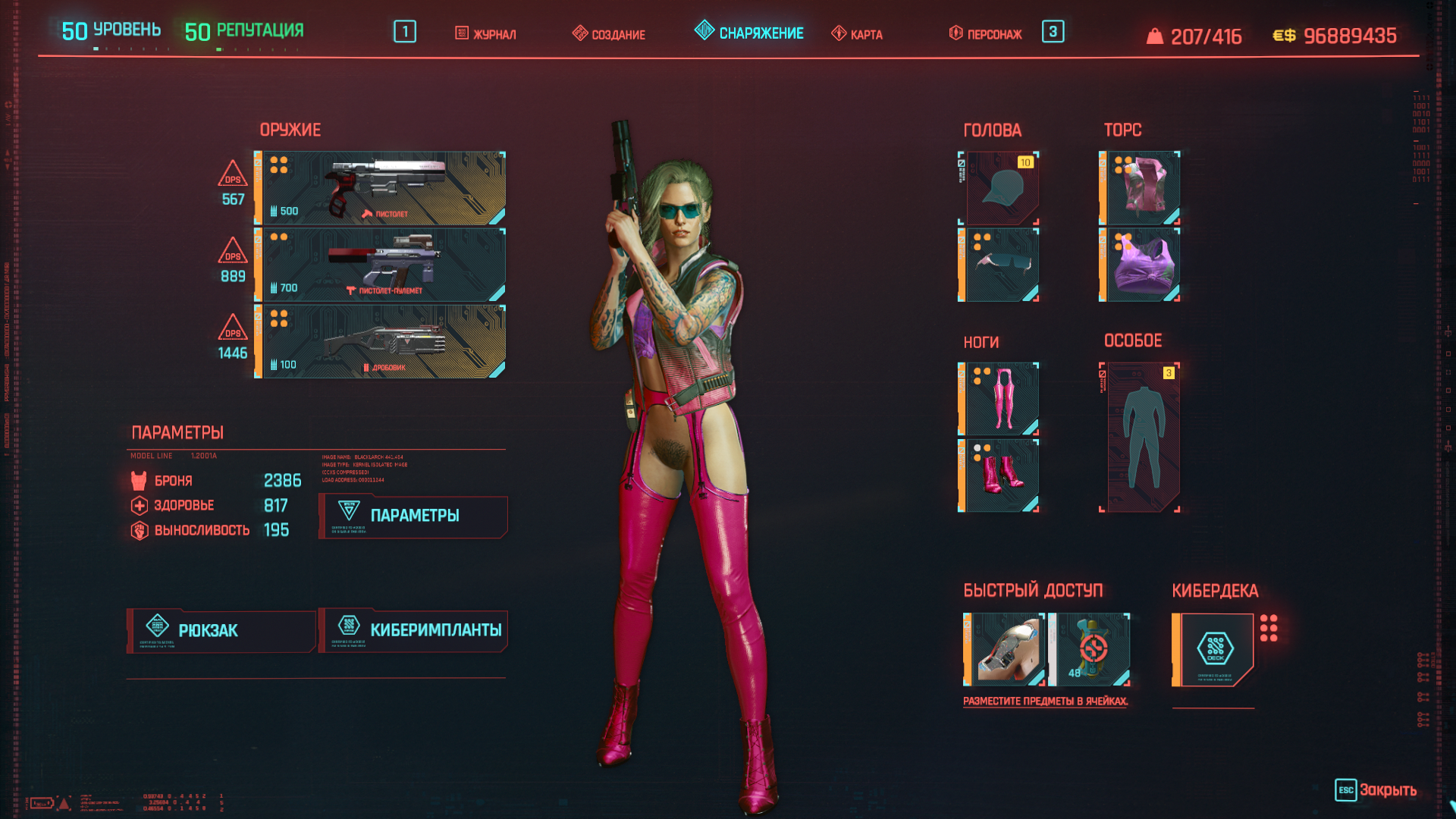
Task: Close the menu with Закрыть
Action: click(x=1376, y=790)
